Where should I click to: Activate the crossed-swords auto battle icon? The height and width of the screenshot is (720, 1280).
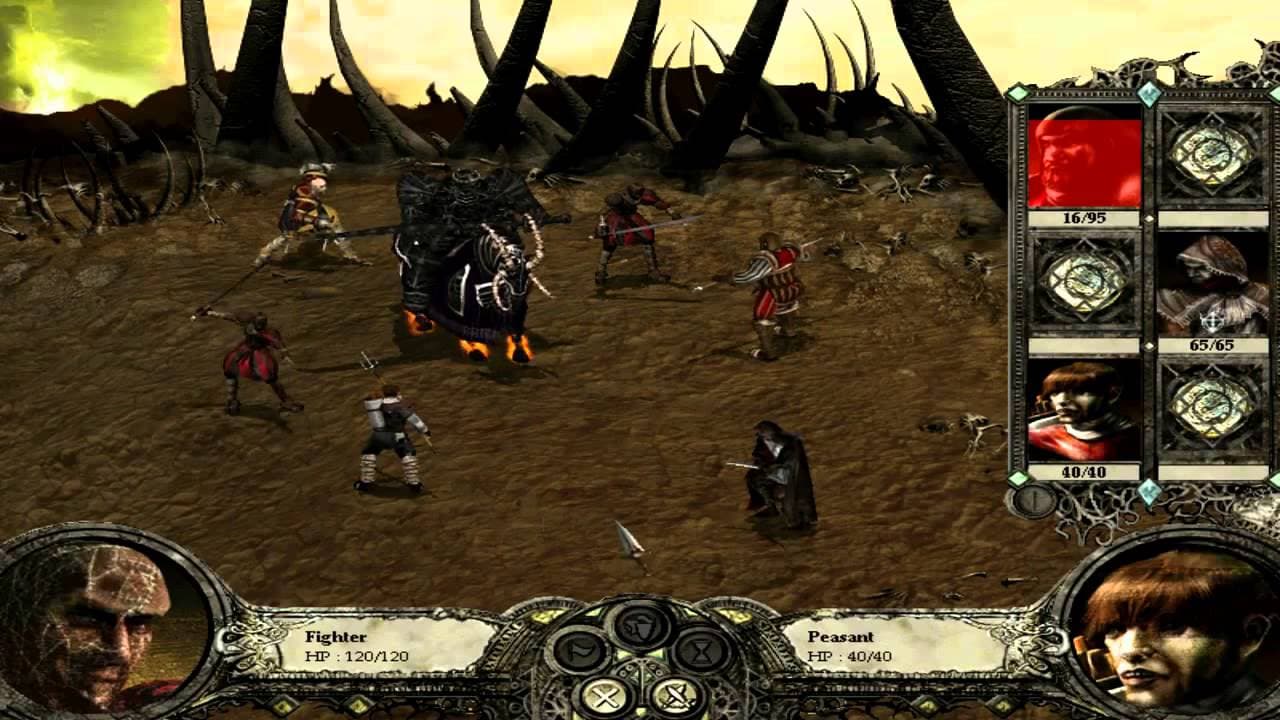pos(676,697)
